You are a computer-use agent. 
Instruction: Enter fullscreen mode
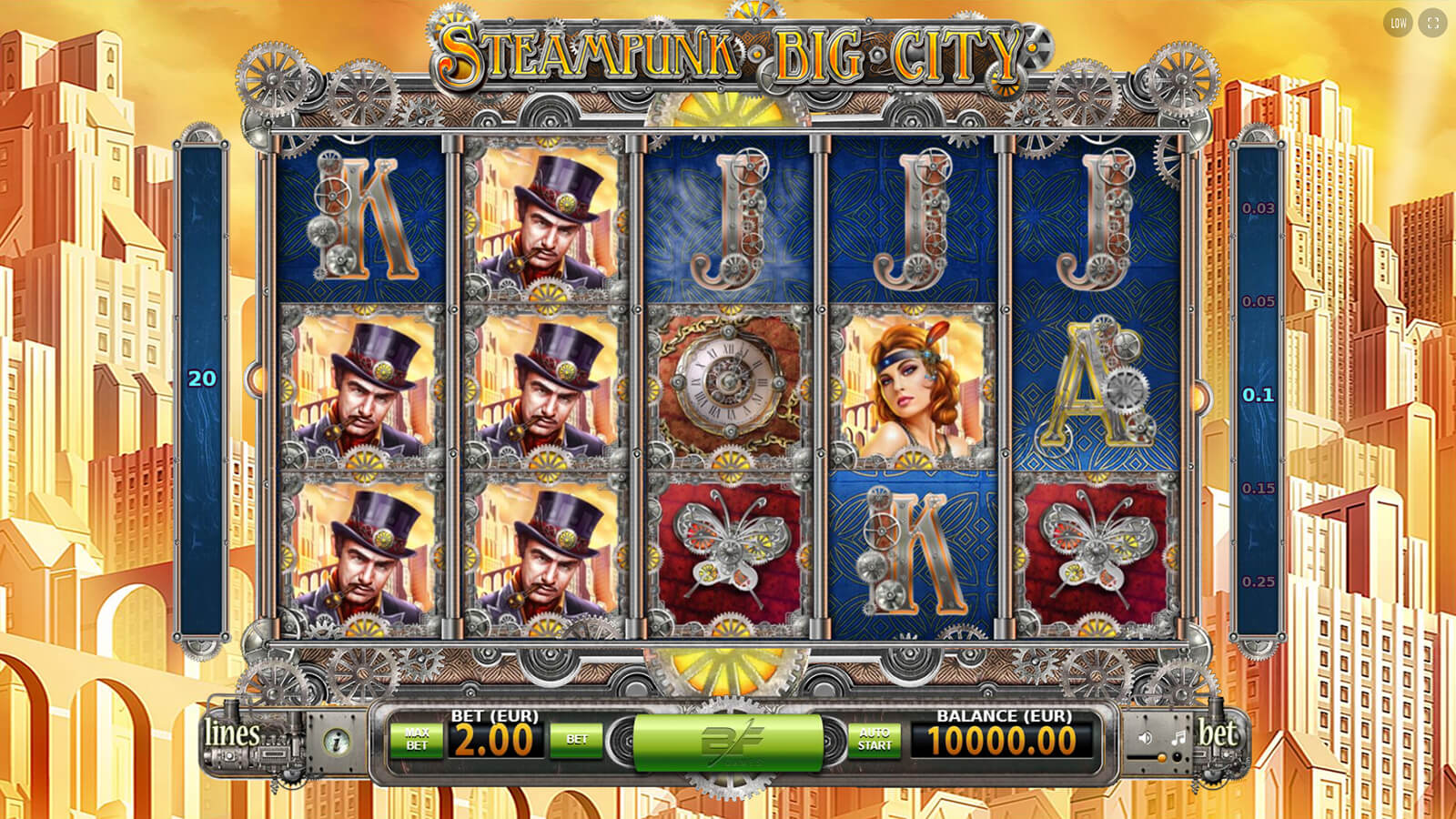tap(1432, 24)
